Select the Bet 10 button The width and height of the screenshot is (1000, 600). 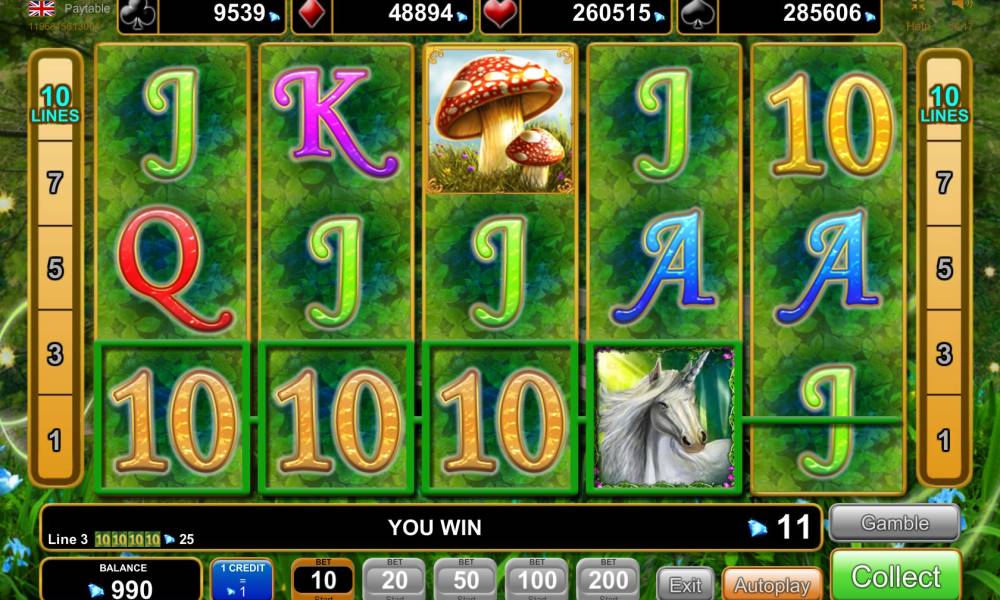tap(323, 579)
